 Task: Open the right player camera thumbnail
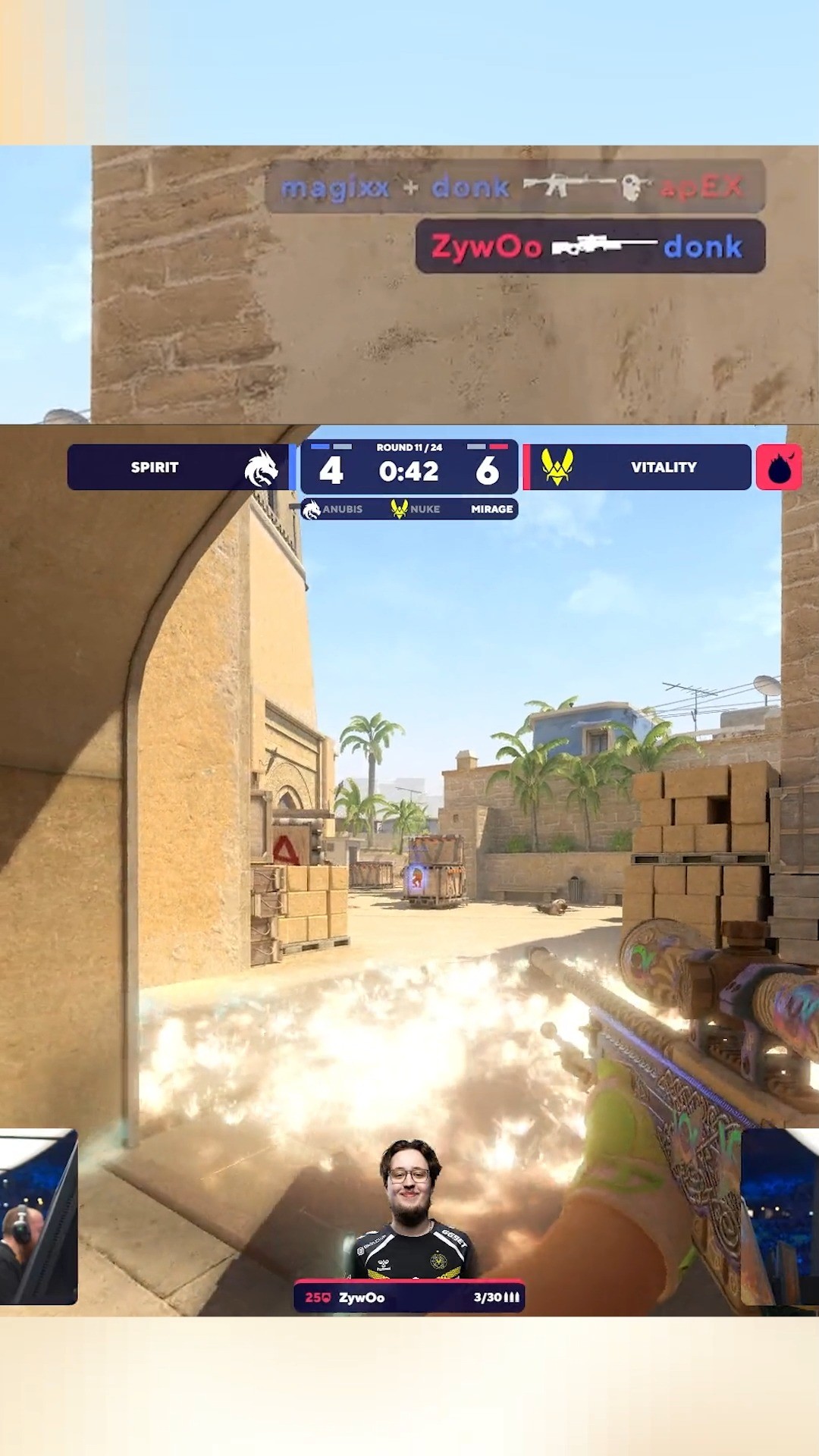click(x=780, y=1218)
